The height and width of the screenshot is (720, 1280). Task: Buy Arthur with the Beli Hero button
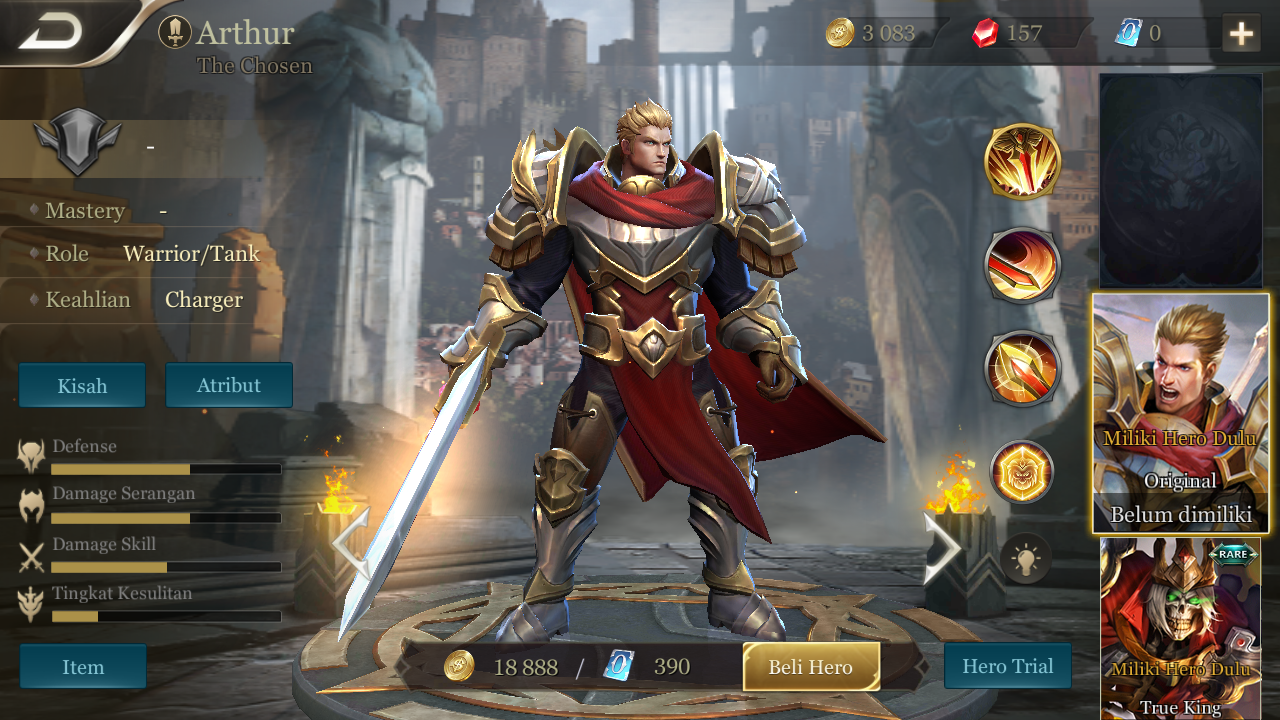point(811,667)
